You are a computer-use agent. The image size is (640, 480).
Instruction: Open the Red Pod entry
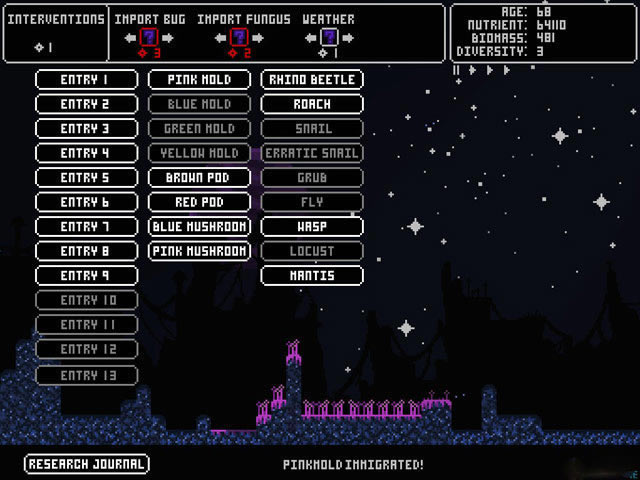[199, 202]
